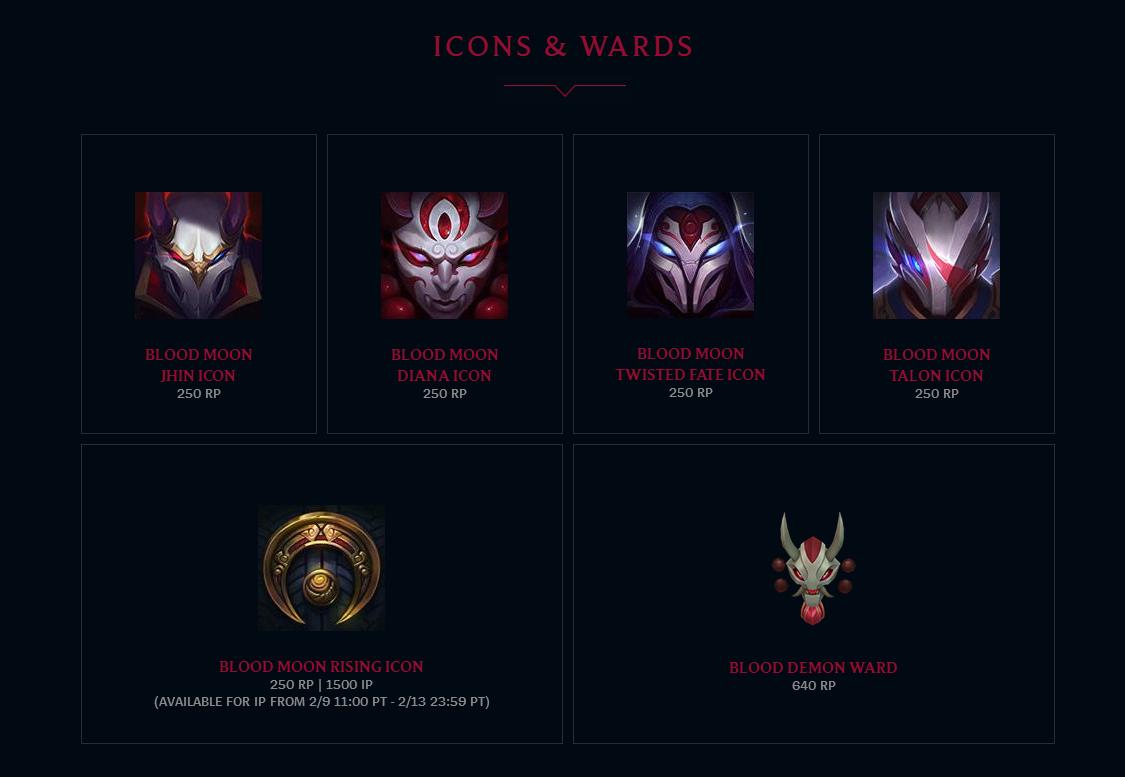Screen dimensions: 1125x777
Task: View the Blood Demon Ward mask image
Action: tap(813, 568)
